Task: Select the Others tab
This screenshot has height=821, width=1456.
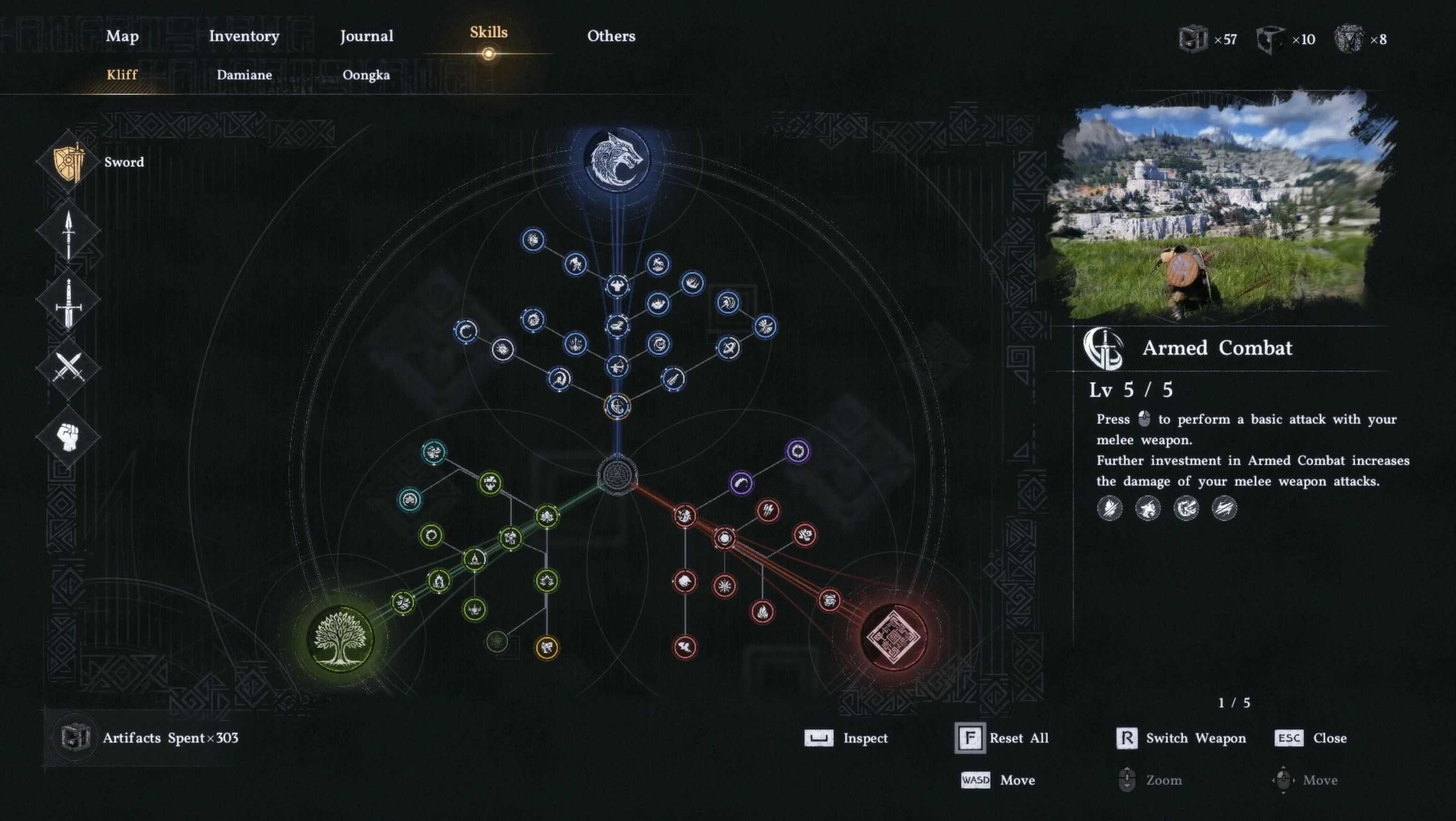Action: click(611, 36)
